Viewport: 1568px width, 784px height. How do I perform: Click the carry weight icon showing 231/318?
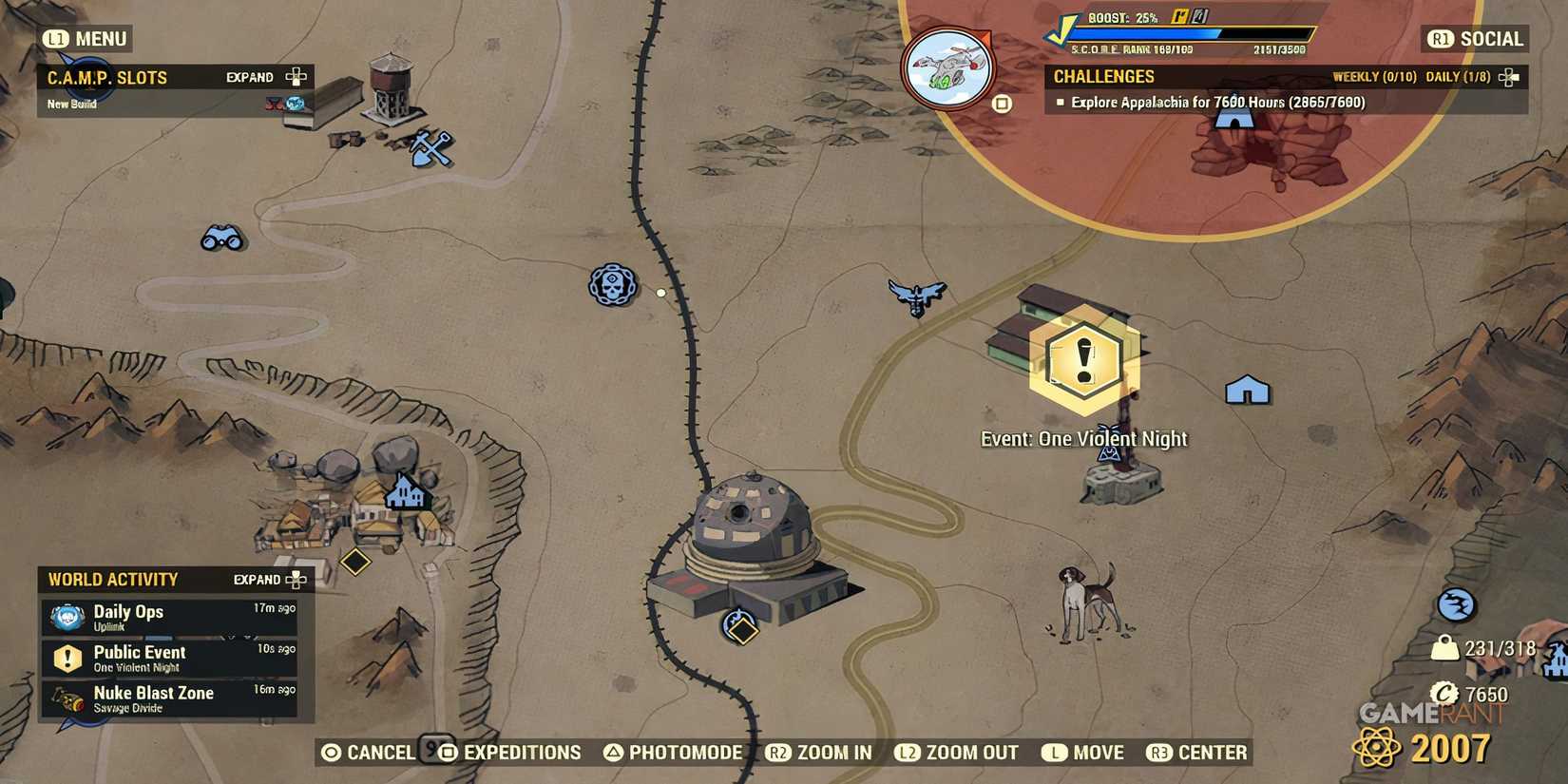tap(1444, 647)
